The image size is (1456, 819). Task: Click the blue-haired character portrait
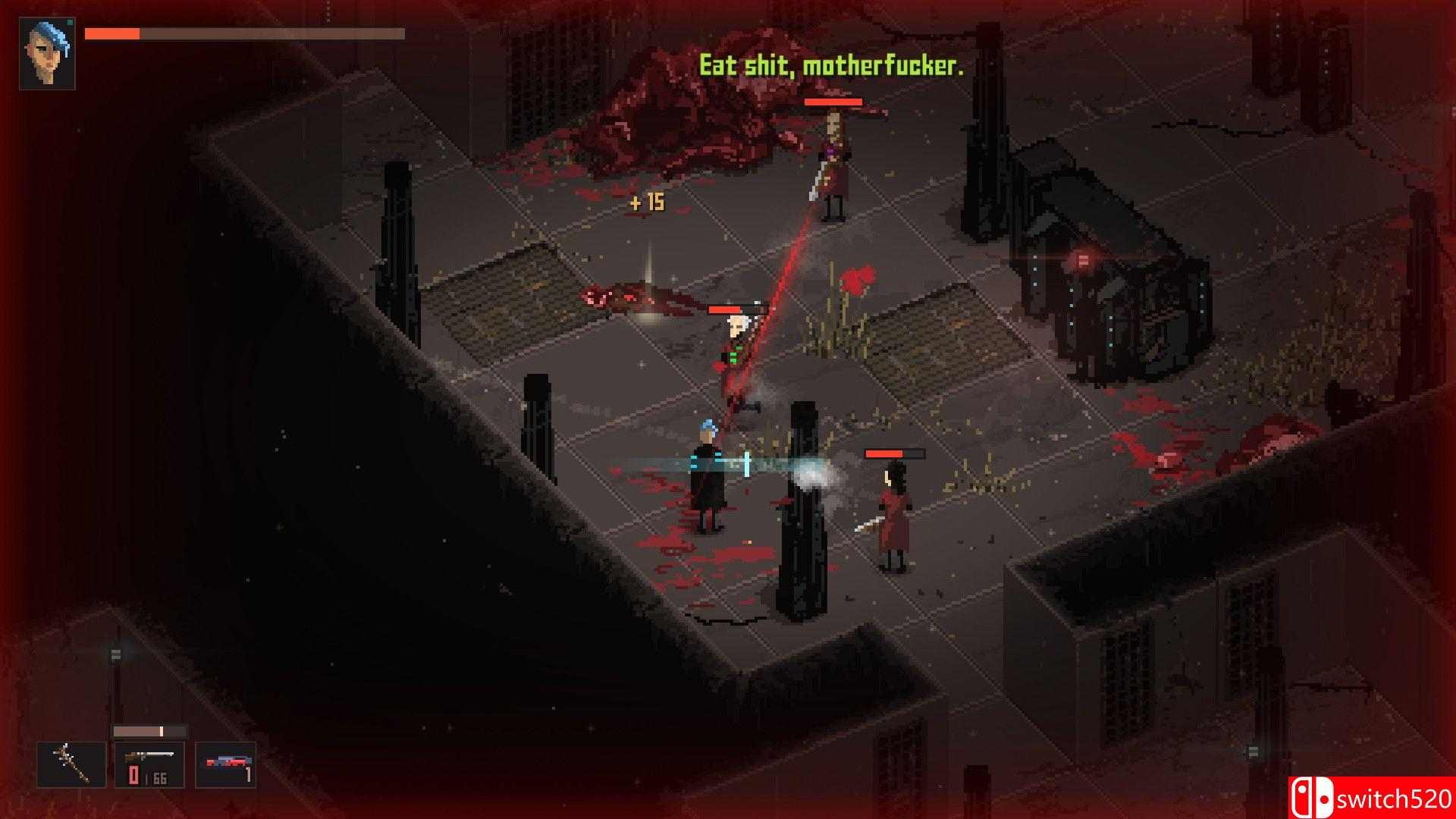coord(47,54)
